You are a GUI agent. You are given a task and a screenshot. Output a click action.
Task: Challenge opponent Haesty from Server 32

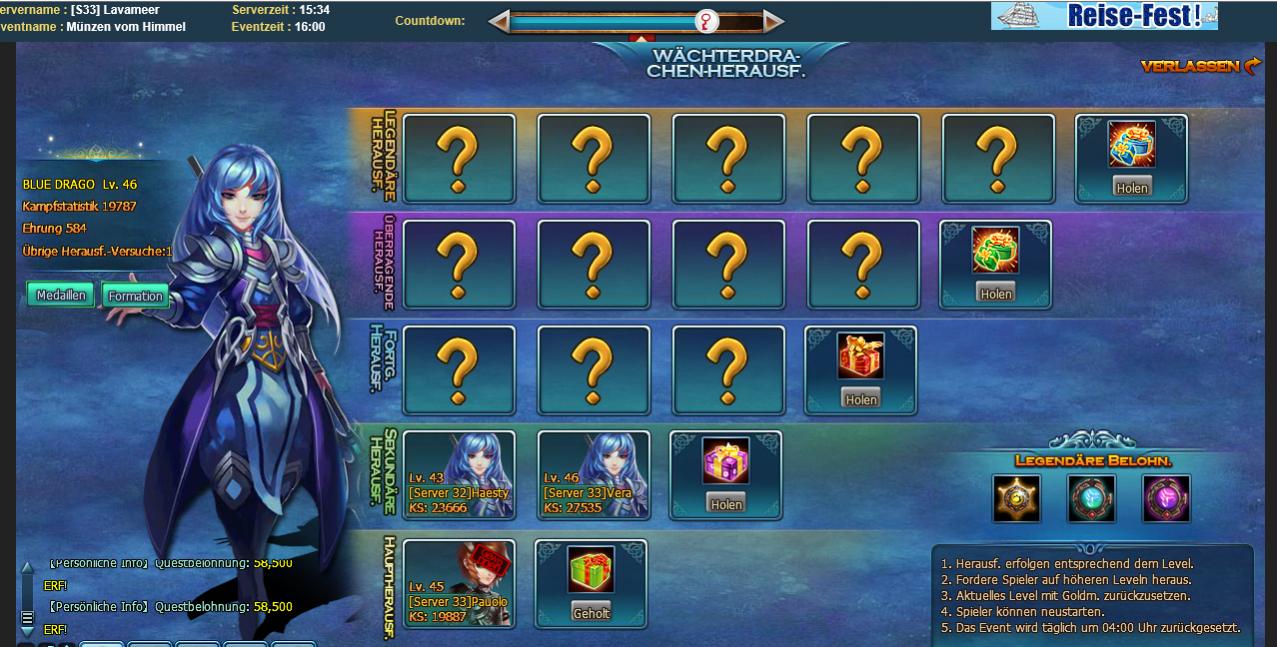pos(459,475)
